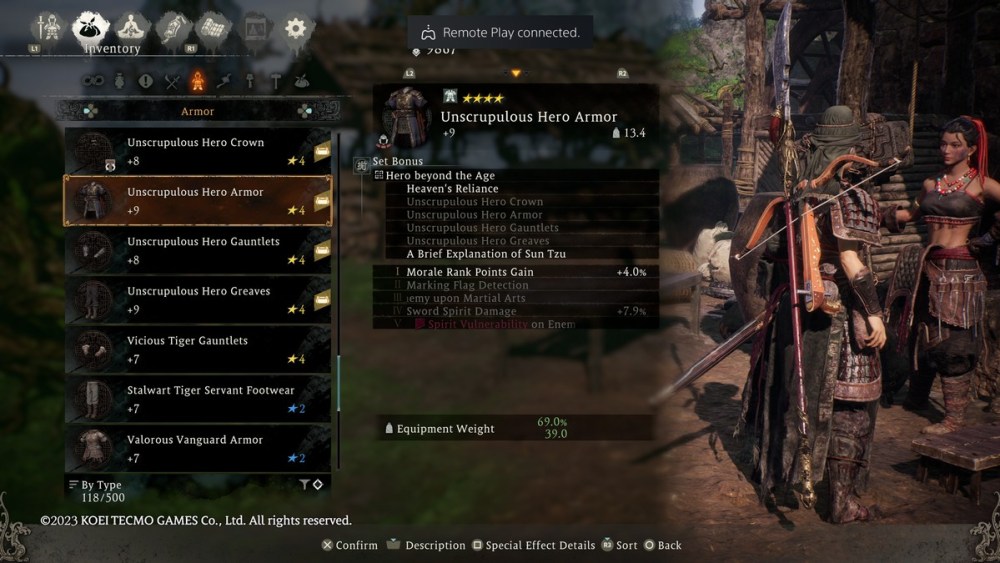1000x563 pixels.
Task: Choose the Unscrupulous Hero Armor row
Action: point(197,201)
